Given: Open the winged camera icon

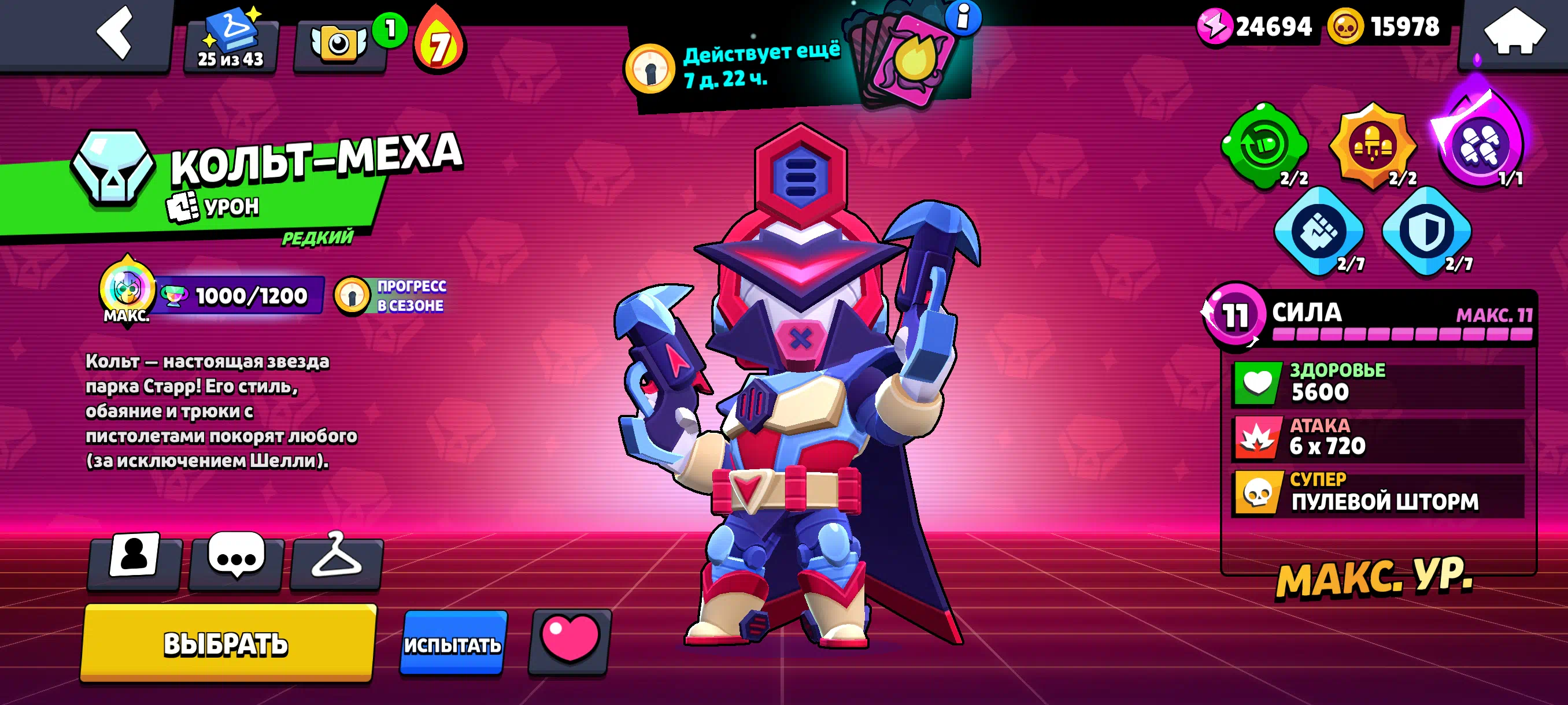Looking at the screenshot, I should click(338, 44).
